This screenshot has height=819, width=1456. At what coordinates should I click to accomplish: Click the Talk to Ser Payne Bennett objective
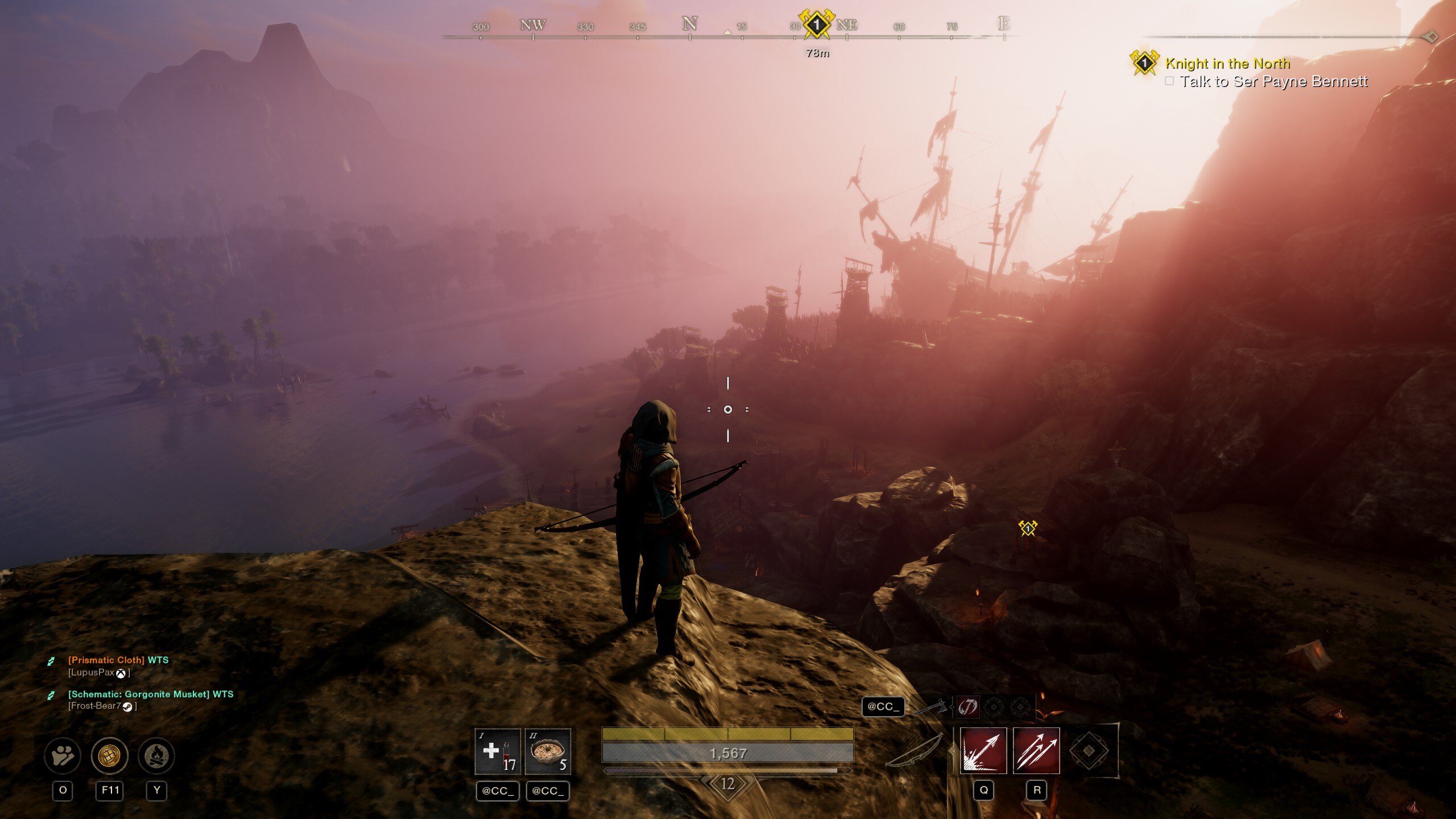(1273, 81)
